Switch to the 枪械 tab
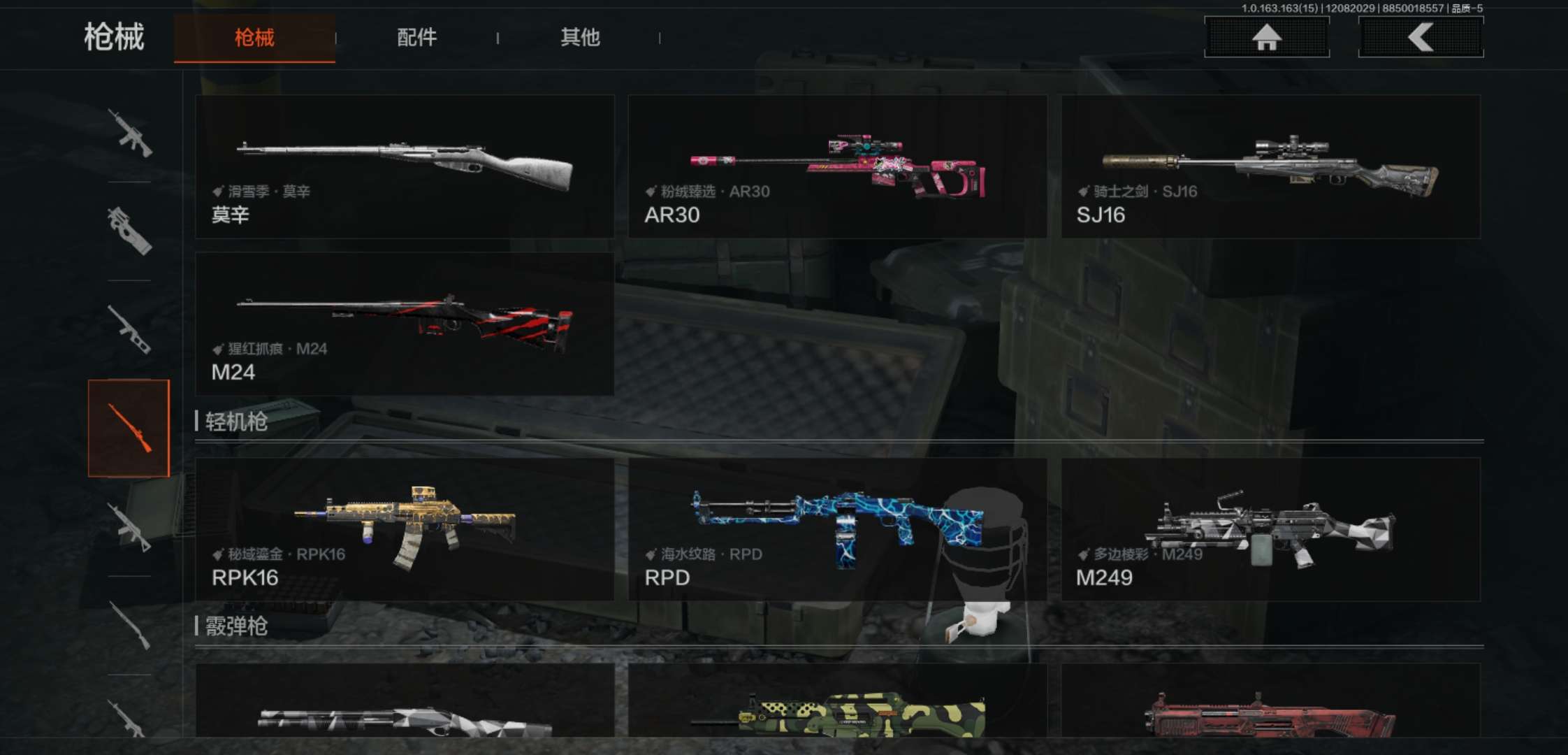 point(254,38)
